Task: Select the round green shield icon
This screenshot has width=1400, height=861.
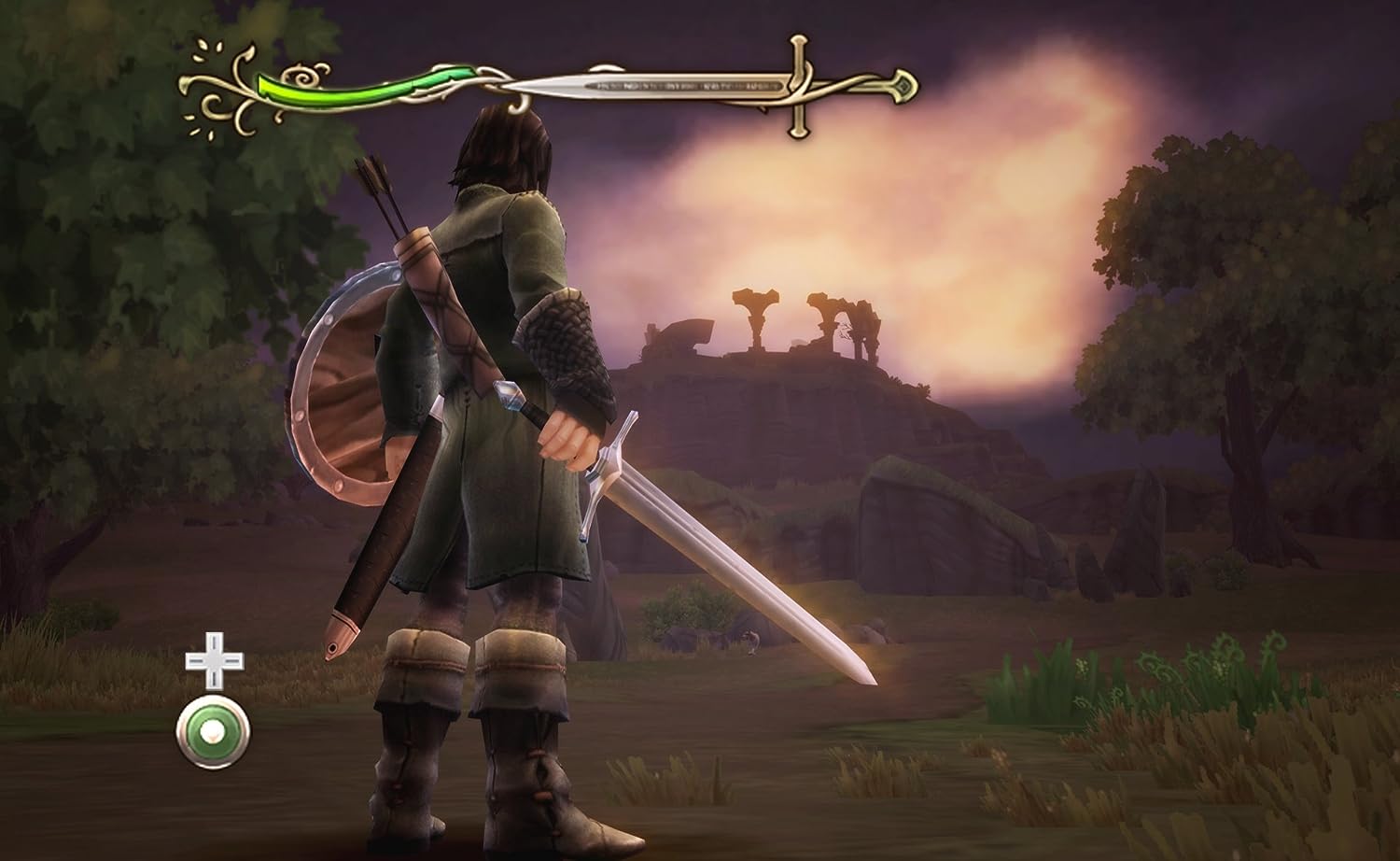Action: pos(213,732)
